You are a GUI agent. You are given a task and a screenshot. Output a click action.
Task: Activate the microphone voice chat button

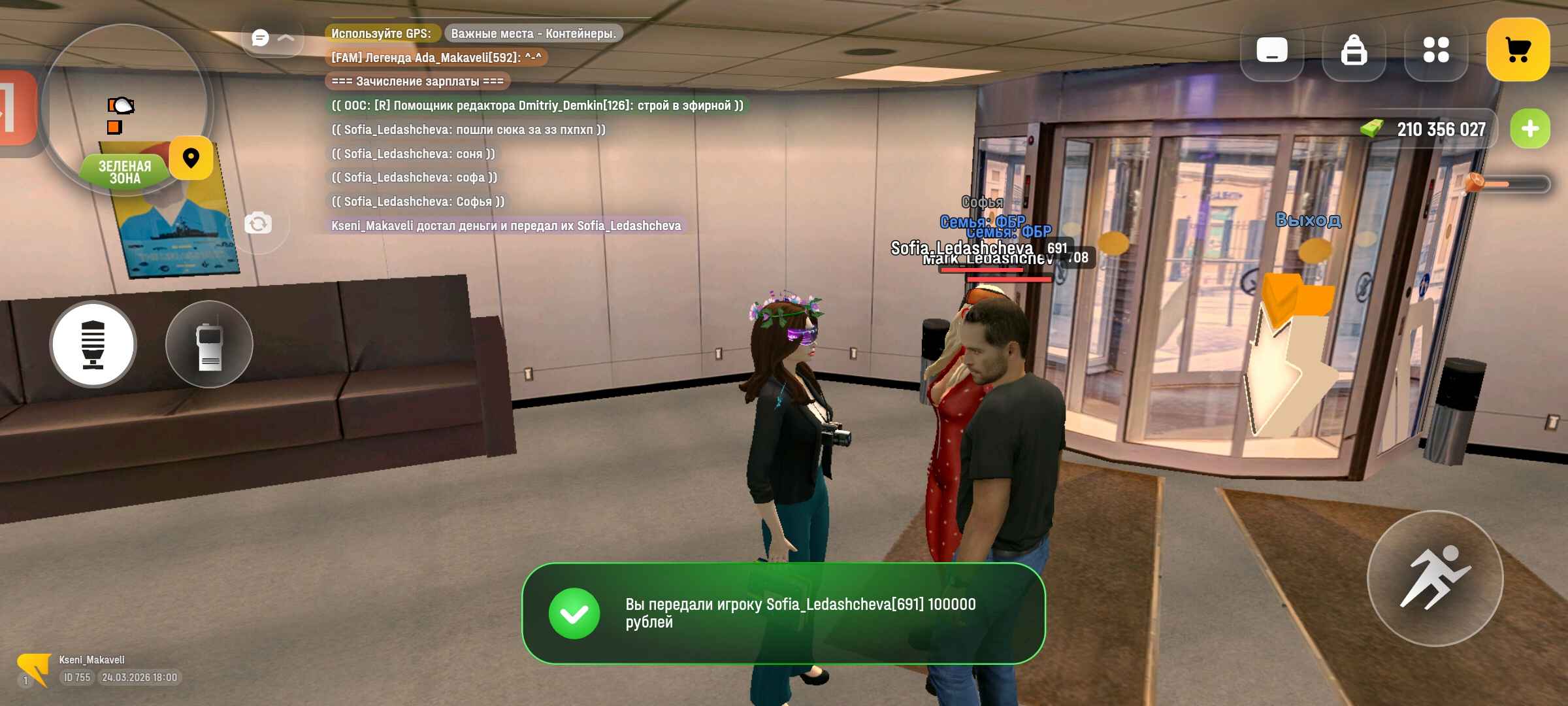pos(93,344)
